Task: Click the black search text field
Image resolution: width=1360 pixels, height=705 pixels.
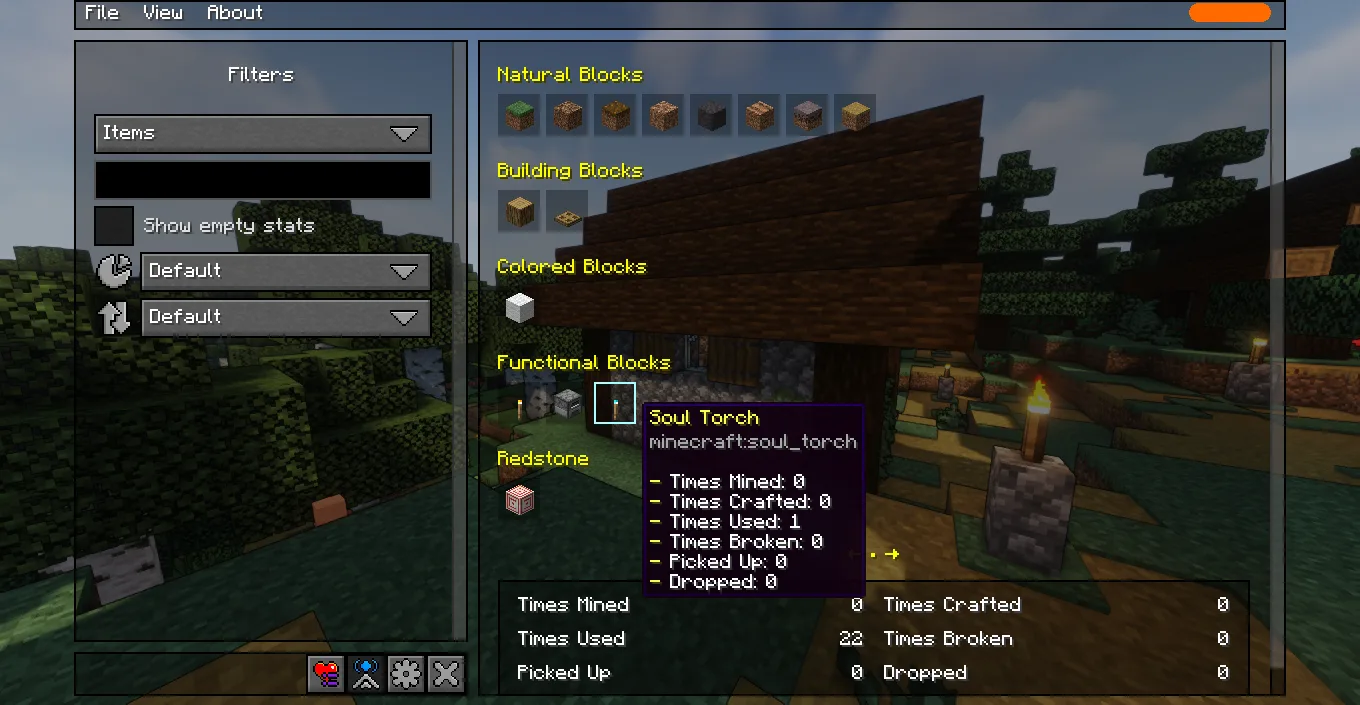Action: pos(262,180)
